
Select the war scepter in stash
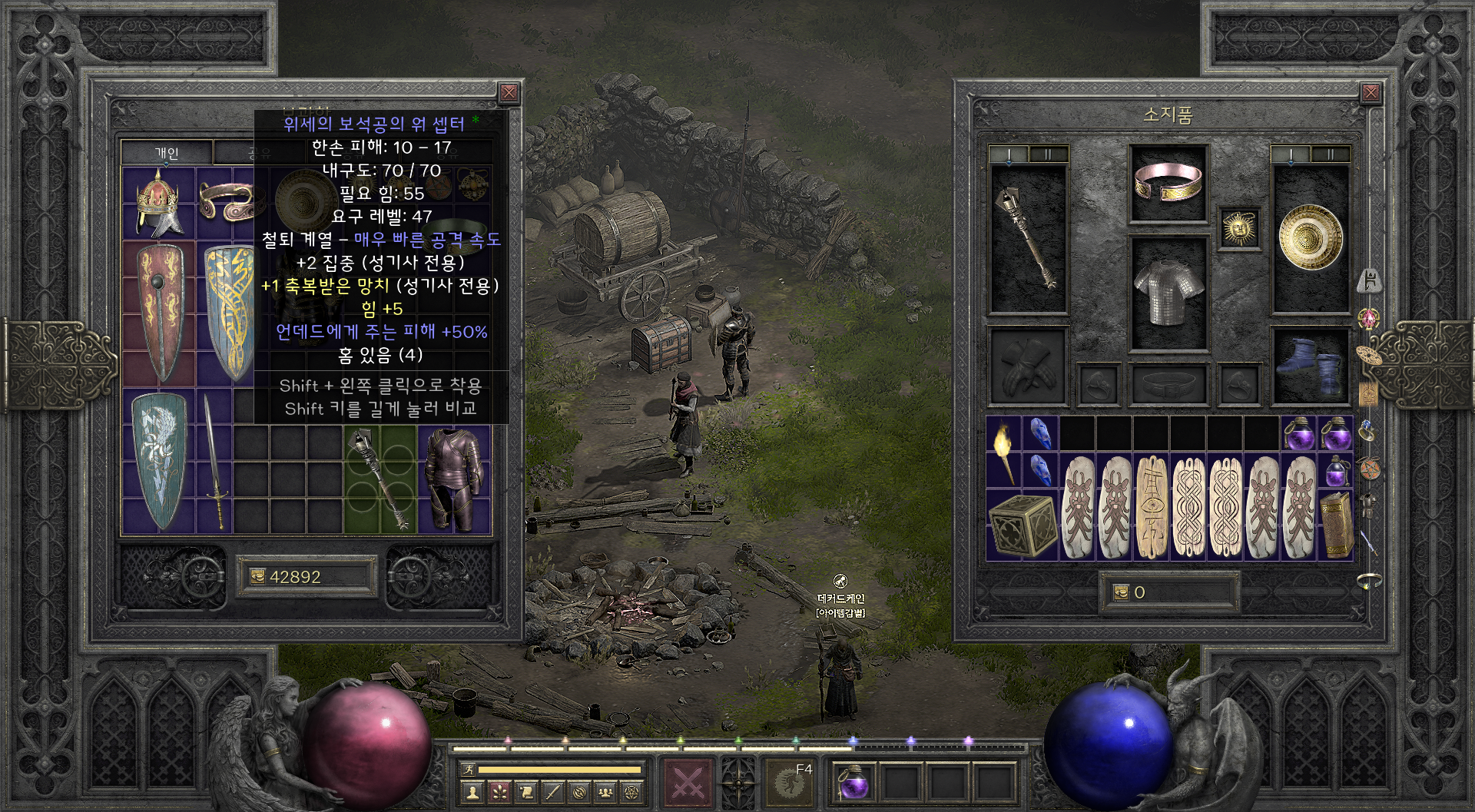tap(380, 479)
